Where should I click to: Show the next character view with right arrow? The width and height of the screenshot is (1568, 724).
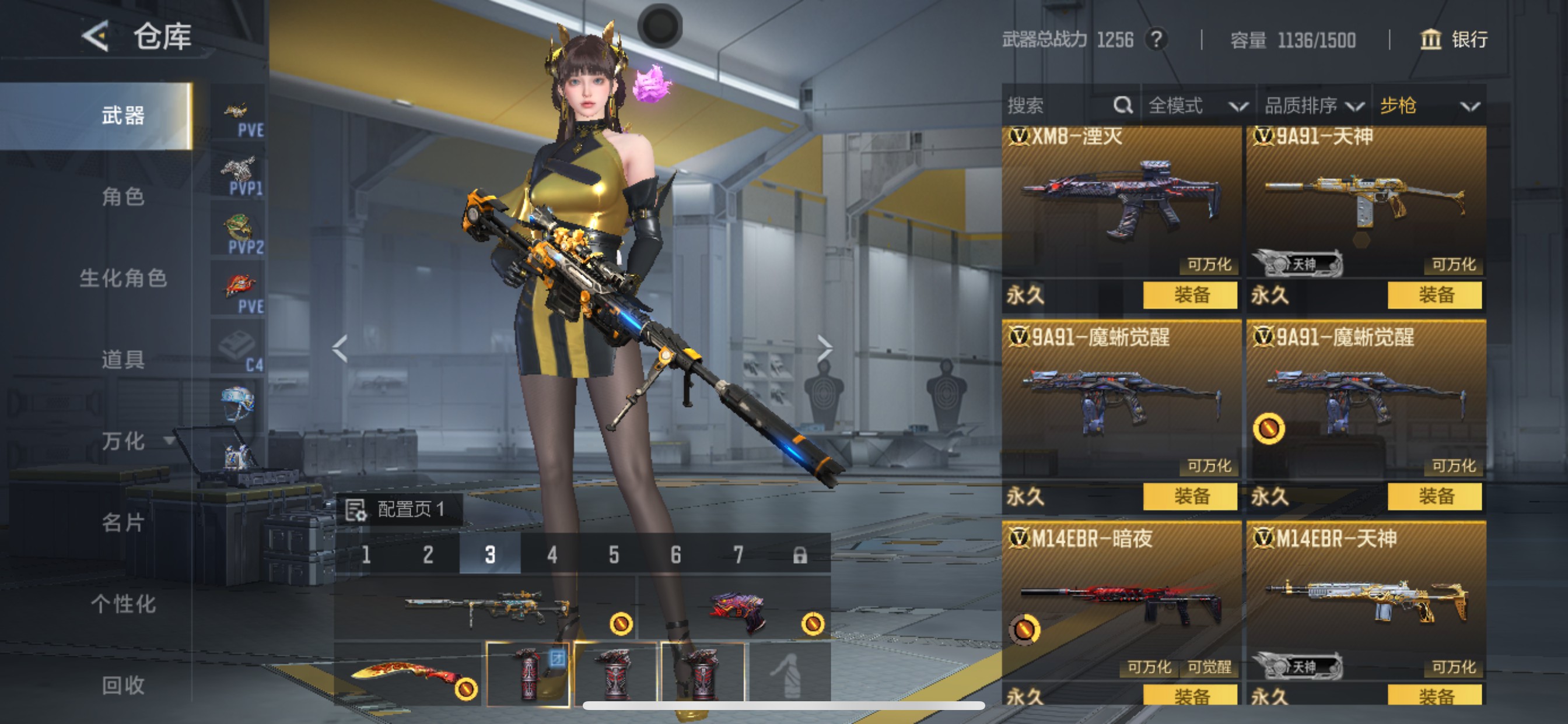(x=824, y=348)
